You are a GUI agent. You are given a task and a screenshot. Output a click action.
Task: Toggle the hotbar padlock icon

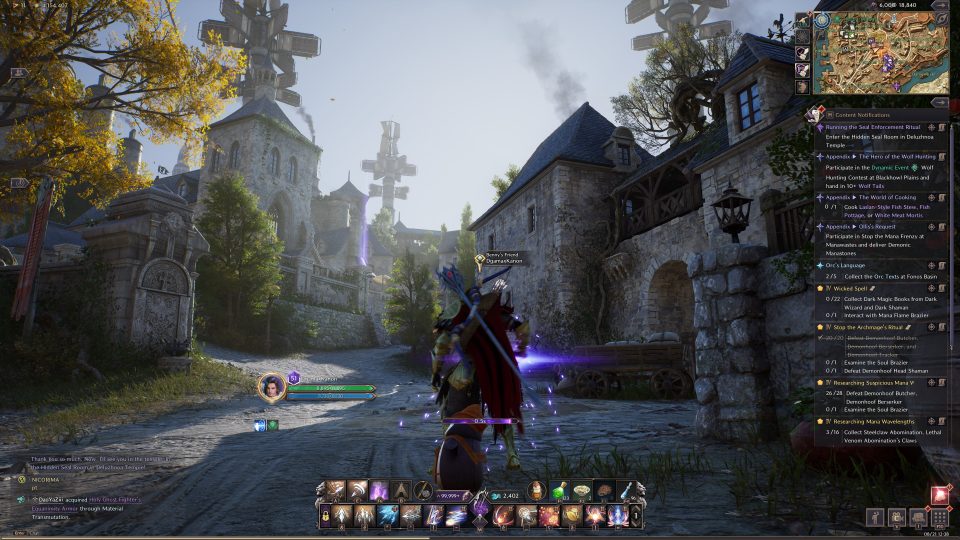pyautogui.click(x=323, y=516)
